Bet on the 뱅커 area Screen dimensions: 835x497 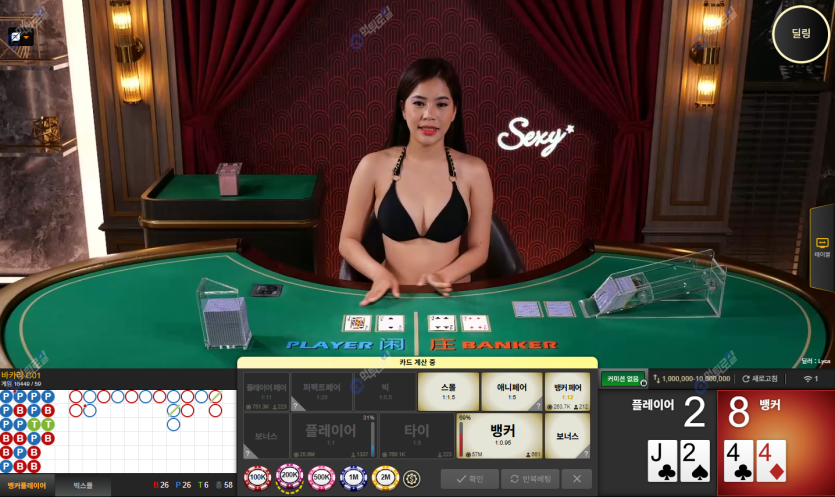pyautogui.click(x=502, y=435)
